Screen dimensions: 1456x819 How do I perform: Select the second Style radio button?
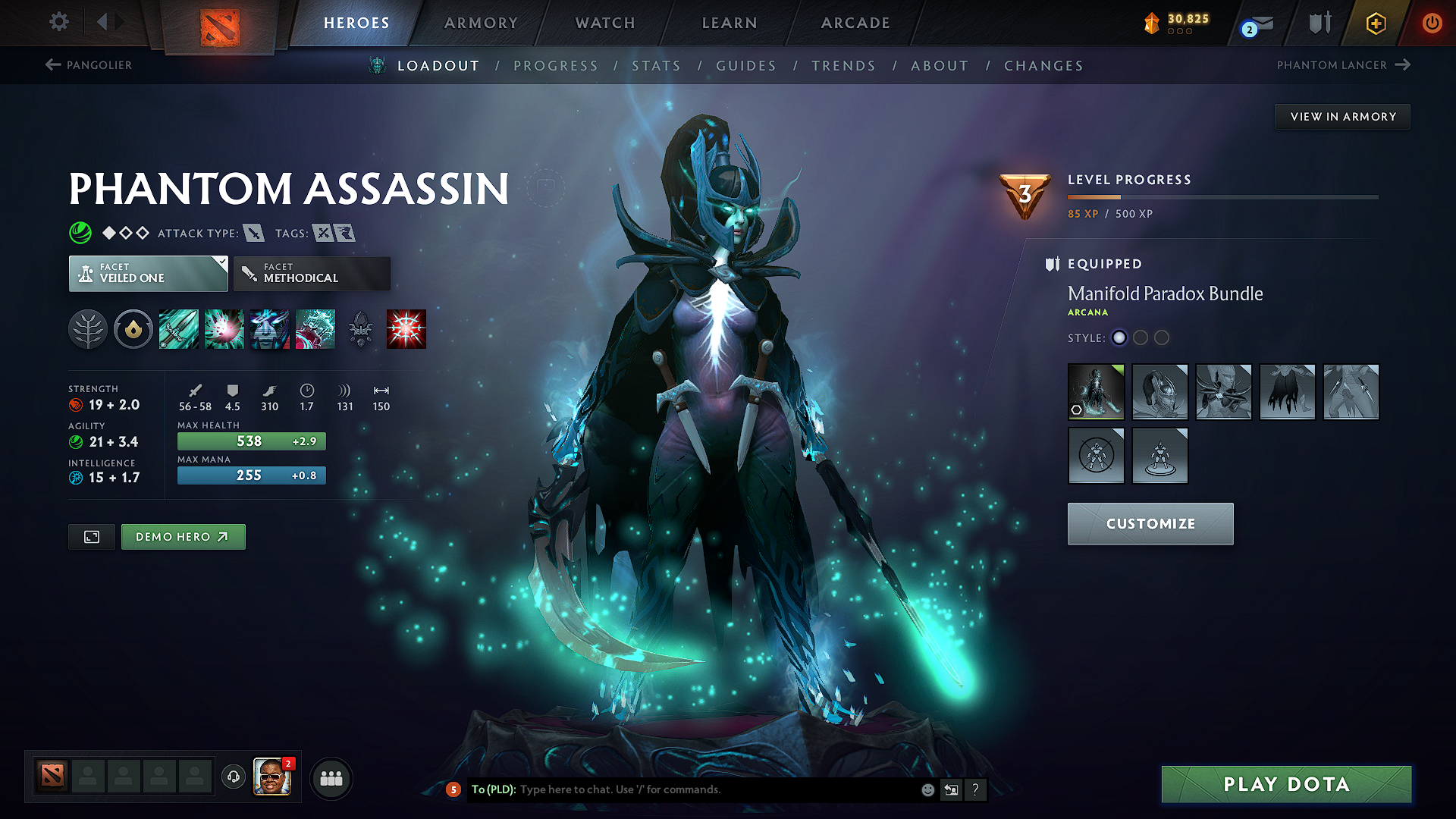click(1141, 338)
